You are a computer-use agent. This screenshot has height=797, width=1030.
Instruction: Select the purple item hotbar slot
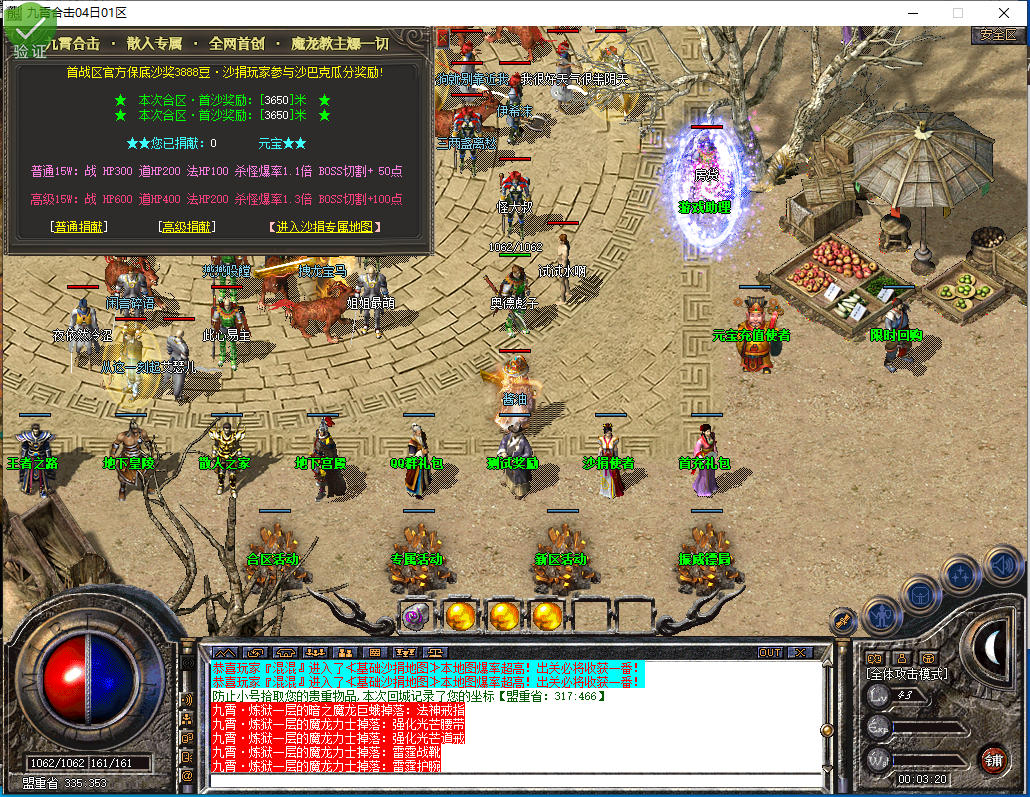click(414, 614)
